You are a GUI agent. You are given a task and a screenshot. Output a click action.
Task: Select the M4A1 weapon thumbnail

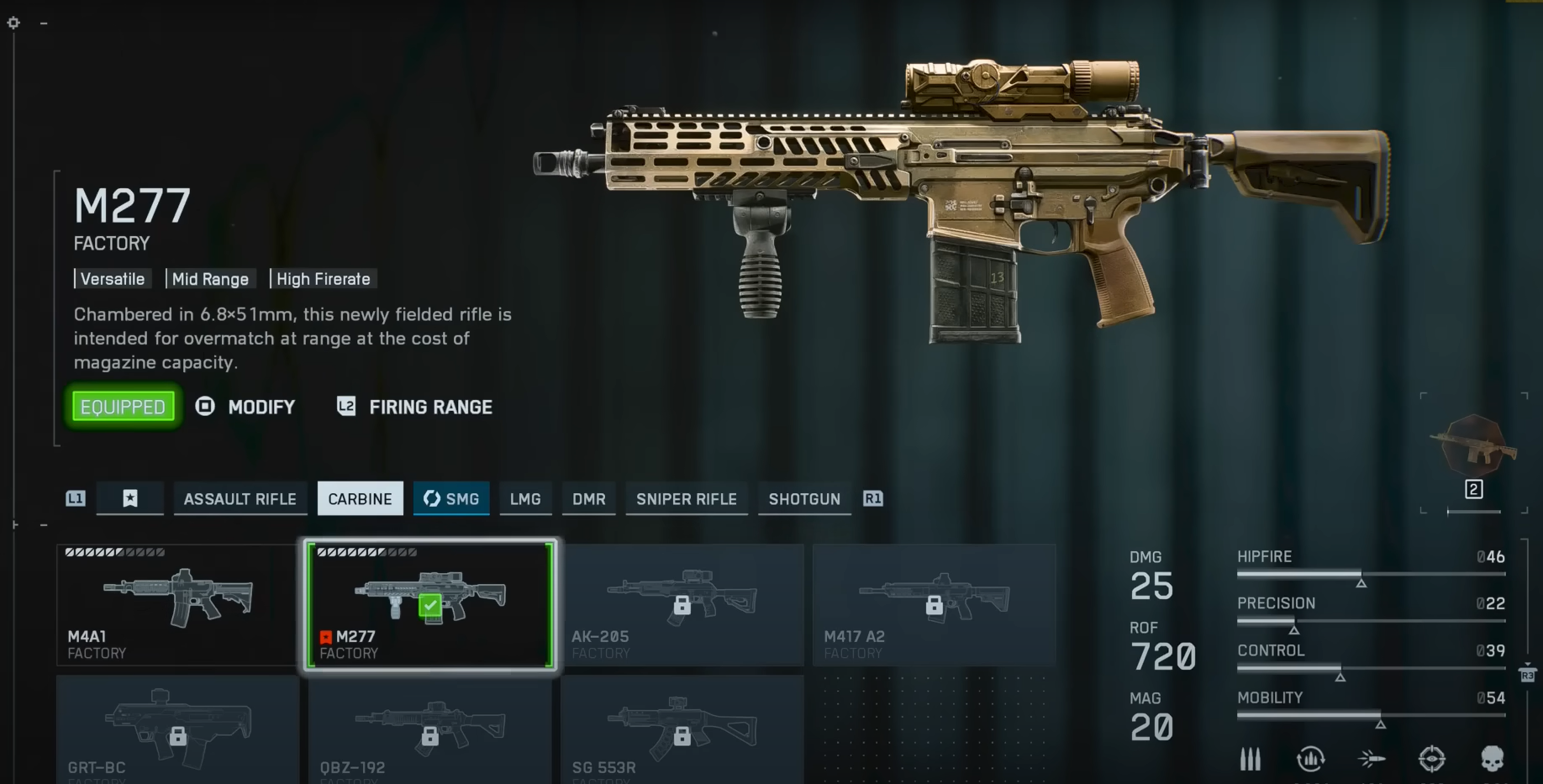click(x=176, y=602)
